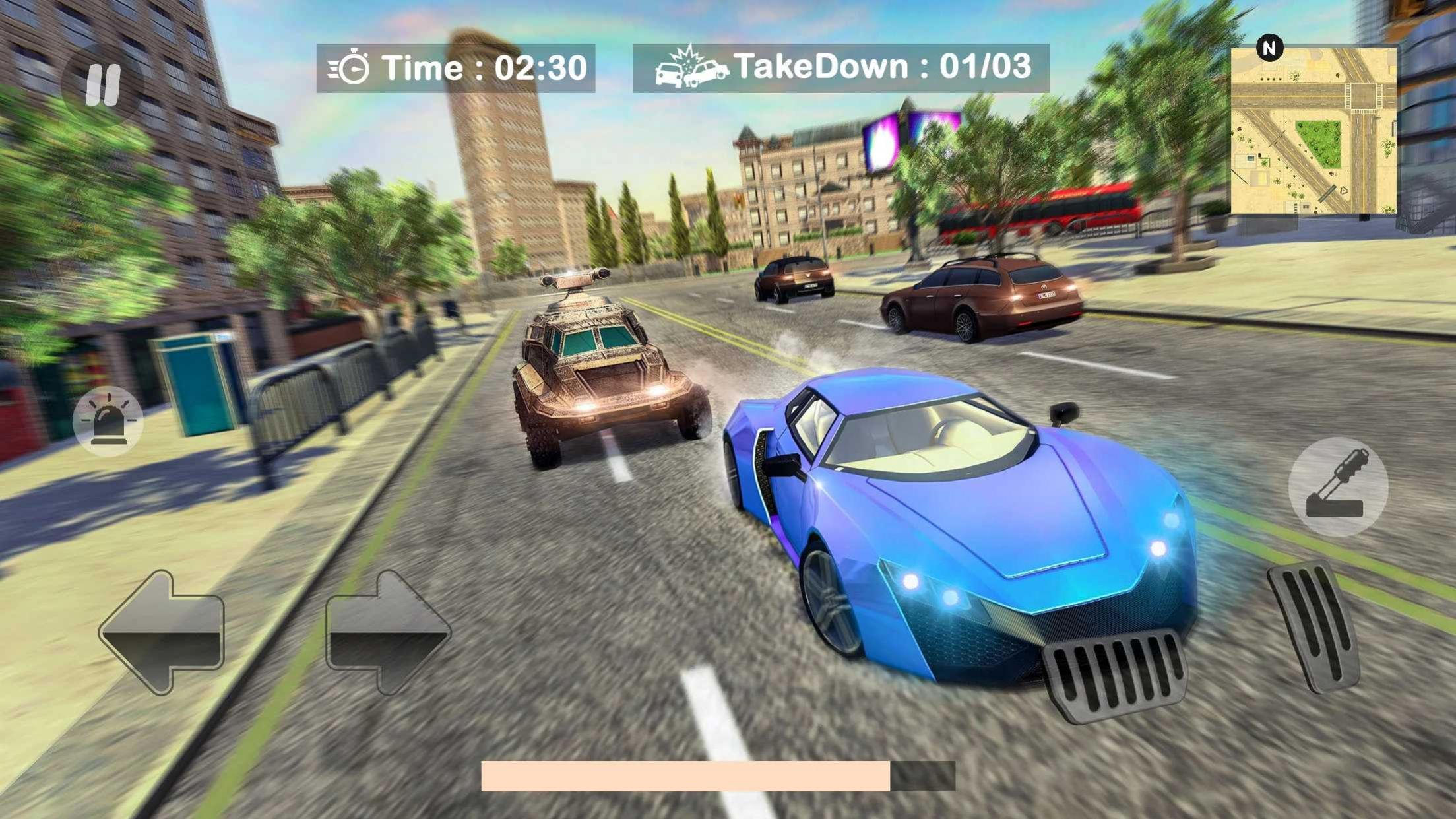
Task: Pull the handbrake lever button
Action: (x=1338, y=486)
